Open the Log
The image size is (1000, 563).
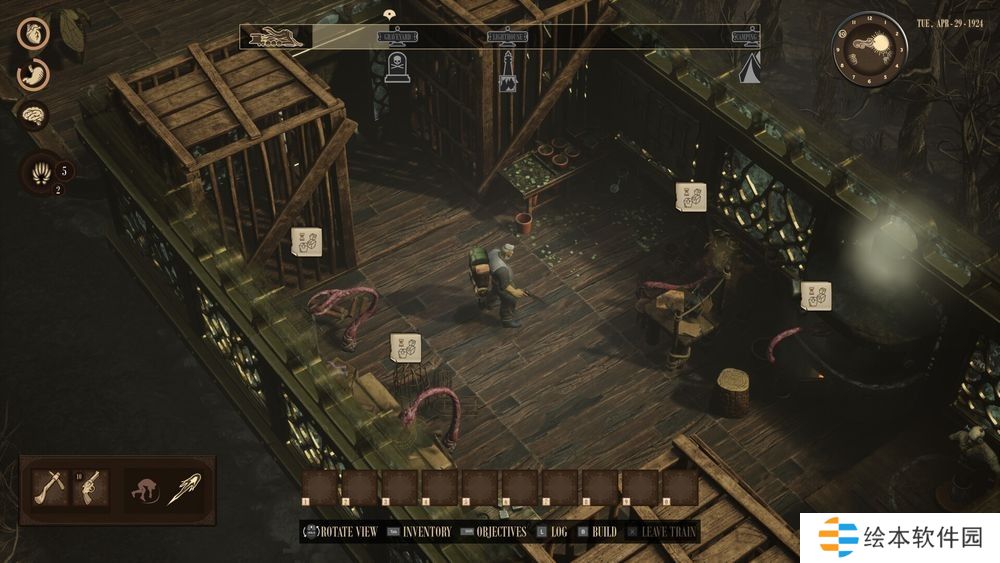(x=558, y=532)
